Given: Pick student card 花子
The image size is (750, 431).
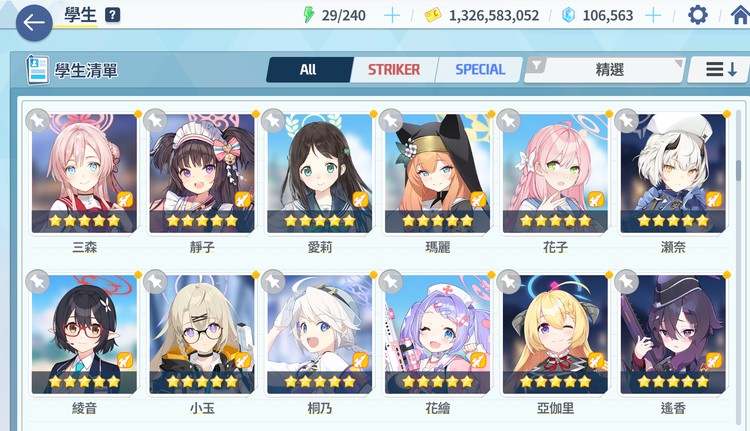Looking at the screenshot, I should (x=556, y=172).
